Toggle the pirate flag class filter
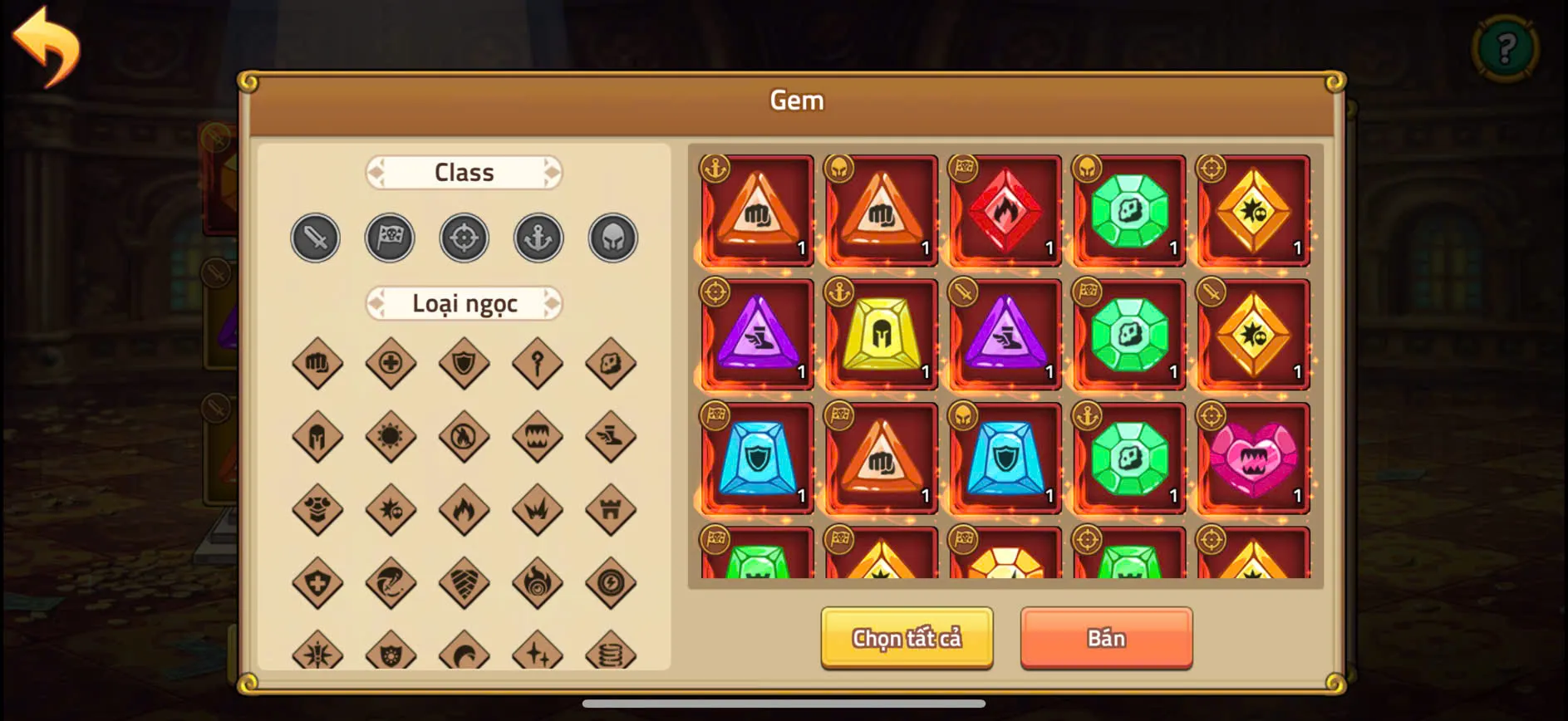The image size is (1568, 721). [x=390, y=238]
